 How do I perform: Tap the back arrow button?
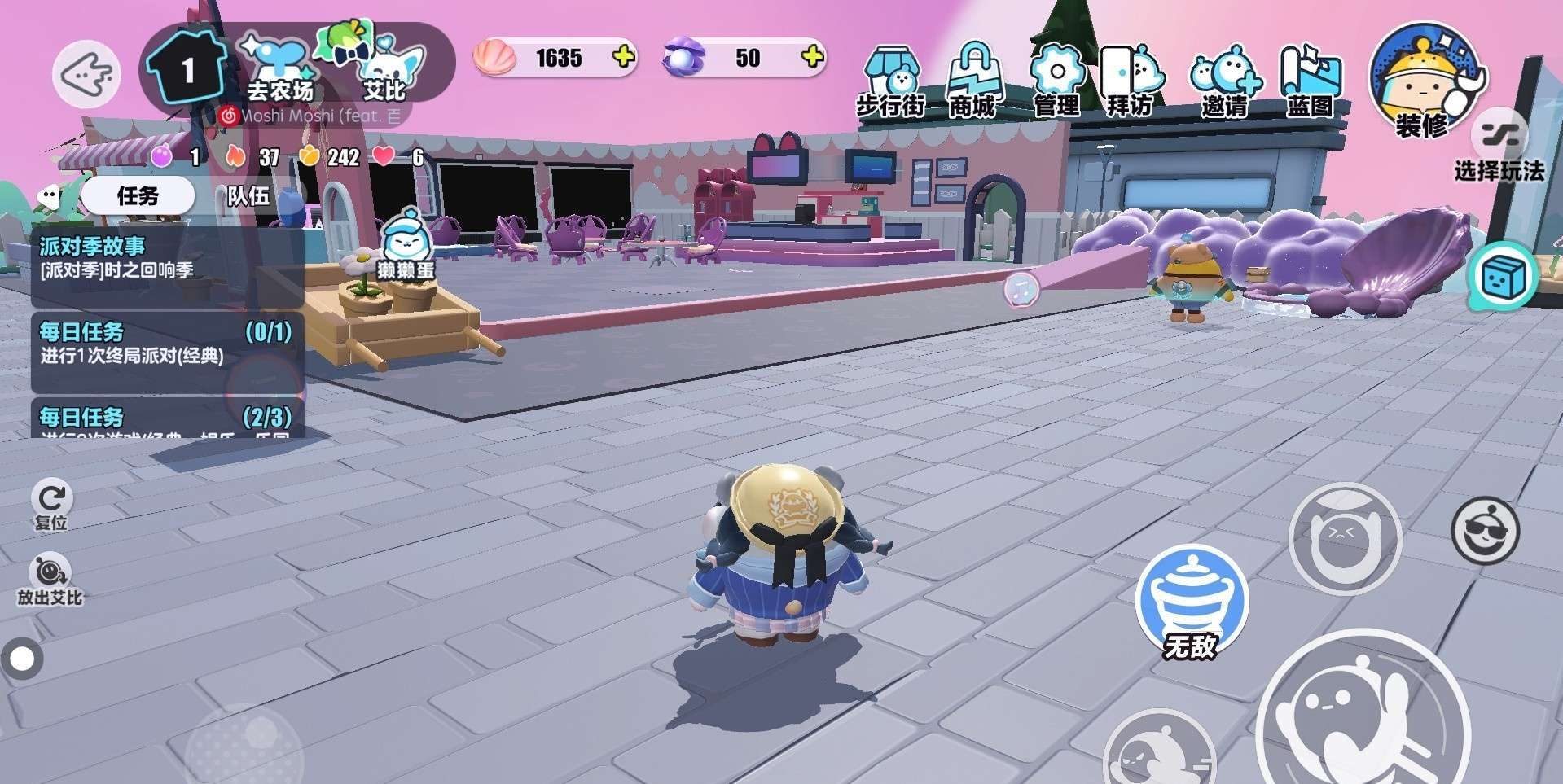click(x=86, y=74)
